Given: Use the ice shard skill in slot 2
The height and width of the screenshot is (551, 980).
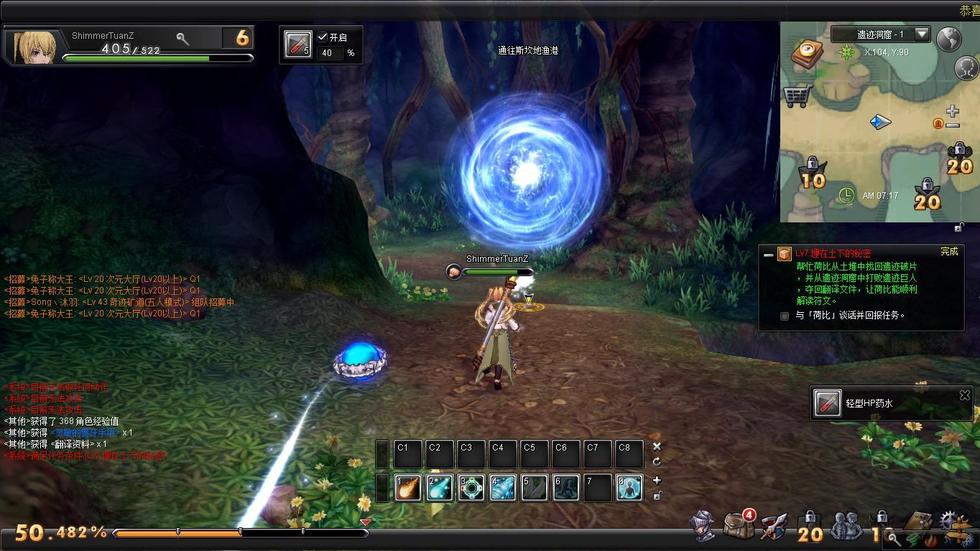Looking at the screenshot, I should pos(439,487).
